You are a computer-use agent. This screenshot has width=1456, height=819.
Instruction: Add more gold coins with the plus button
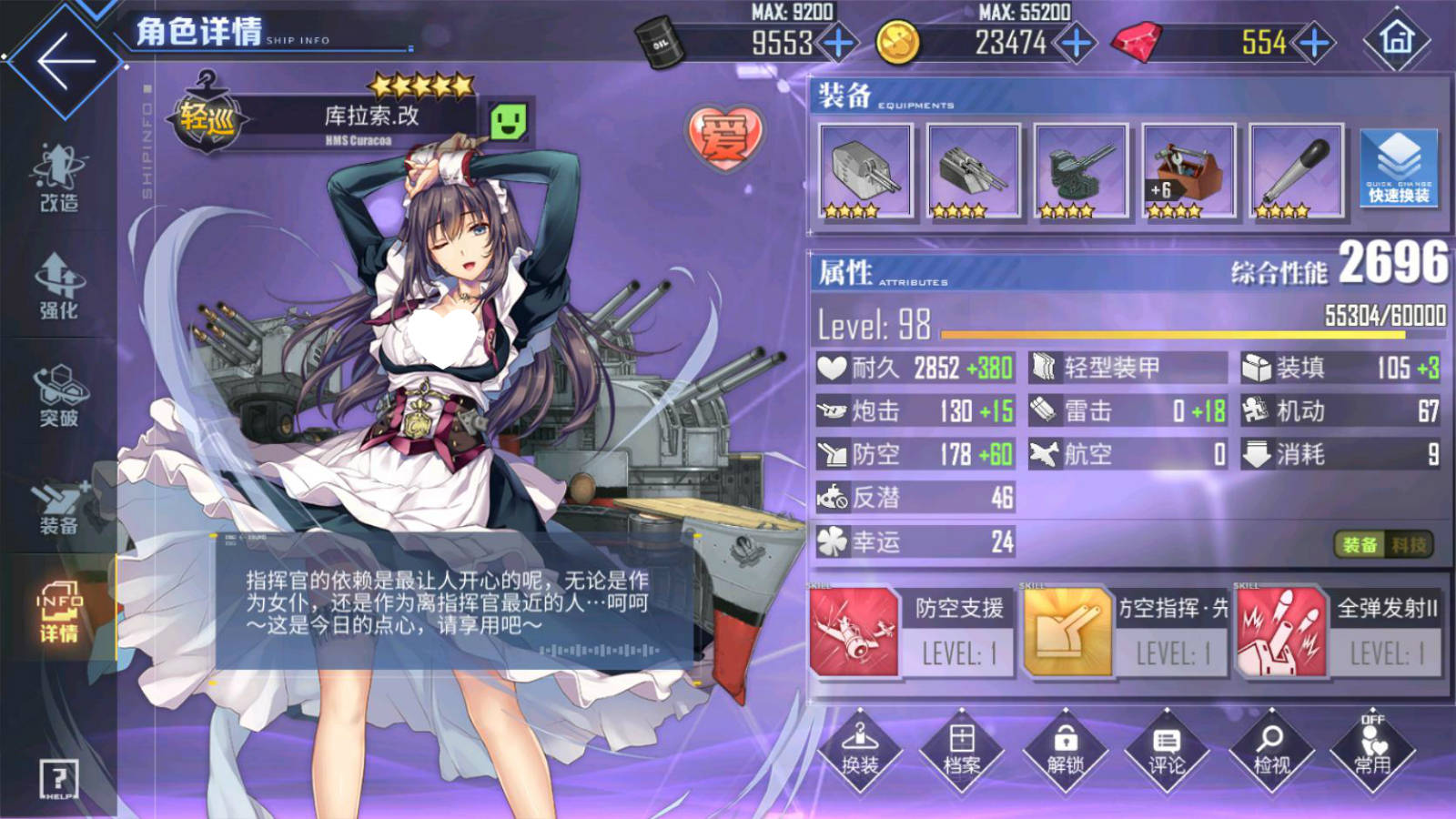[x=1077, y=43]
